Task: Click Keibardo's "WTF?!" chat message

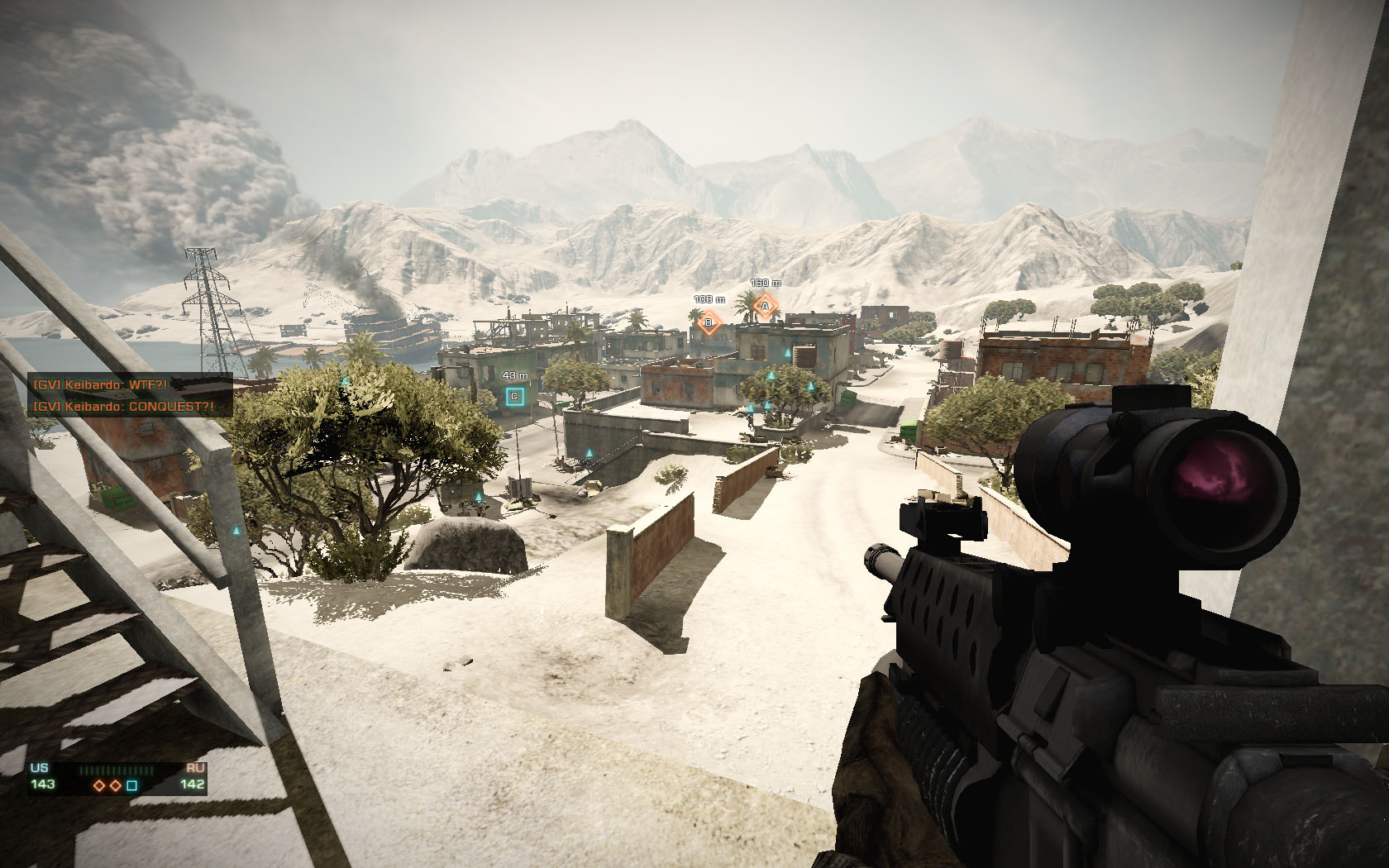Action: (101, 385)
